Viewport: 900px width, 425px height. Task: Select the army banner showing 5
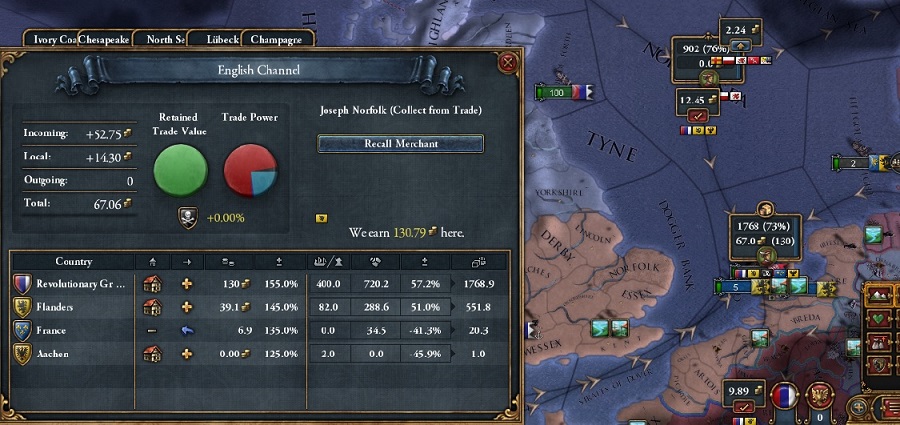[x=739, y=287]
